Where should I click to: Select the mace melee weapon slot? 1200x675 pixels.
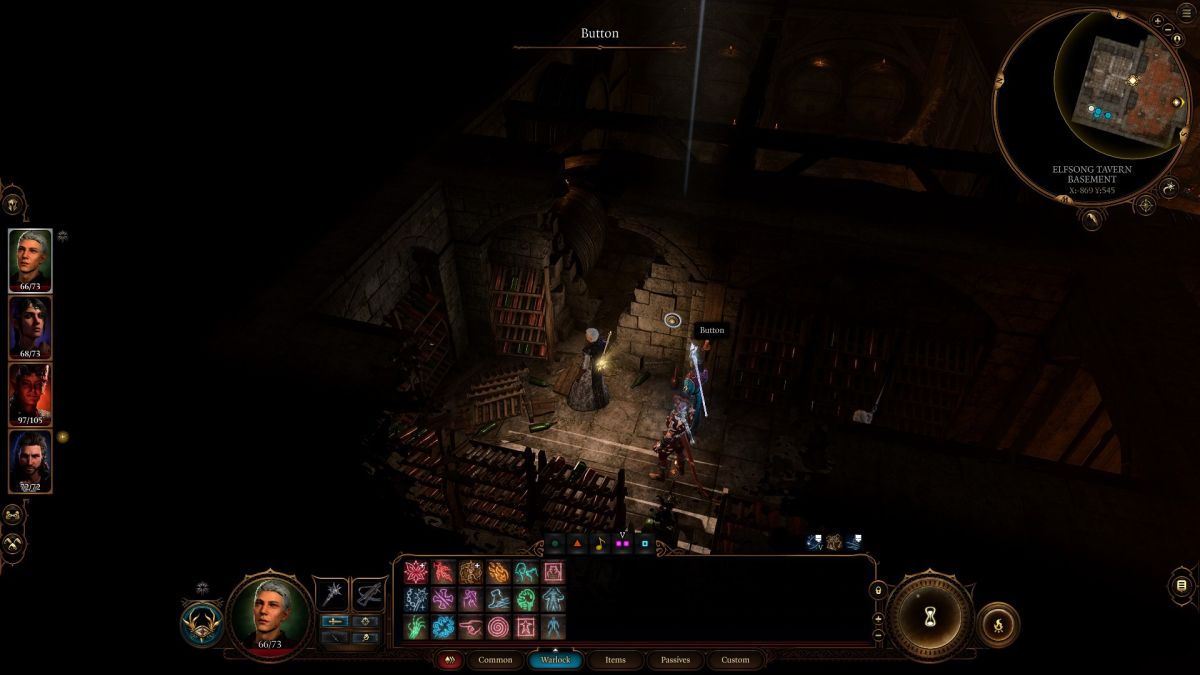click(330, 594)
